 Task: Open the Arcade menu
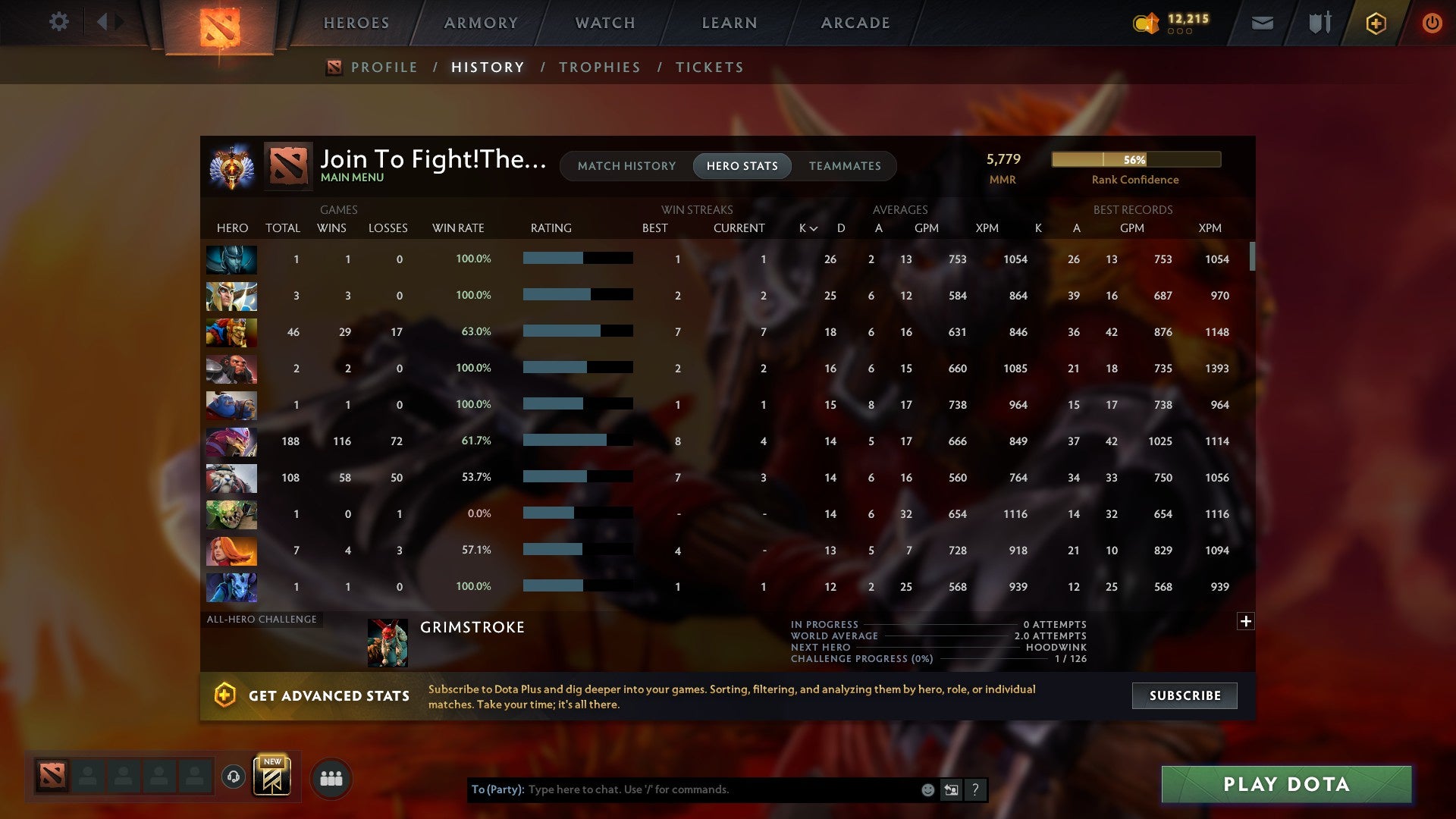tap(855, 23)
